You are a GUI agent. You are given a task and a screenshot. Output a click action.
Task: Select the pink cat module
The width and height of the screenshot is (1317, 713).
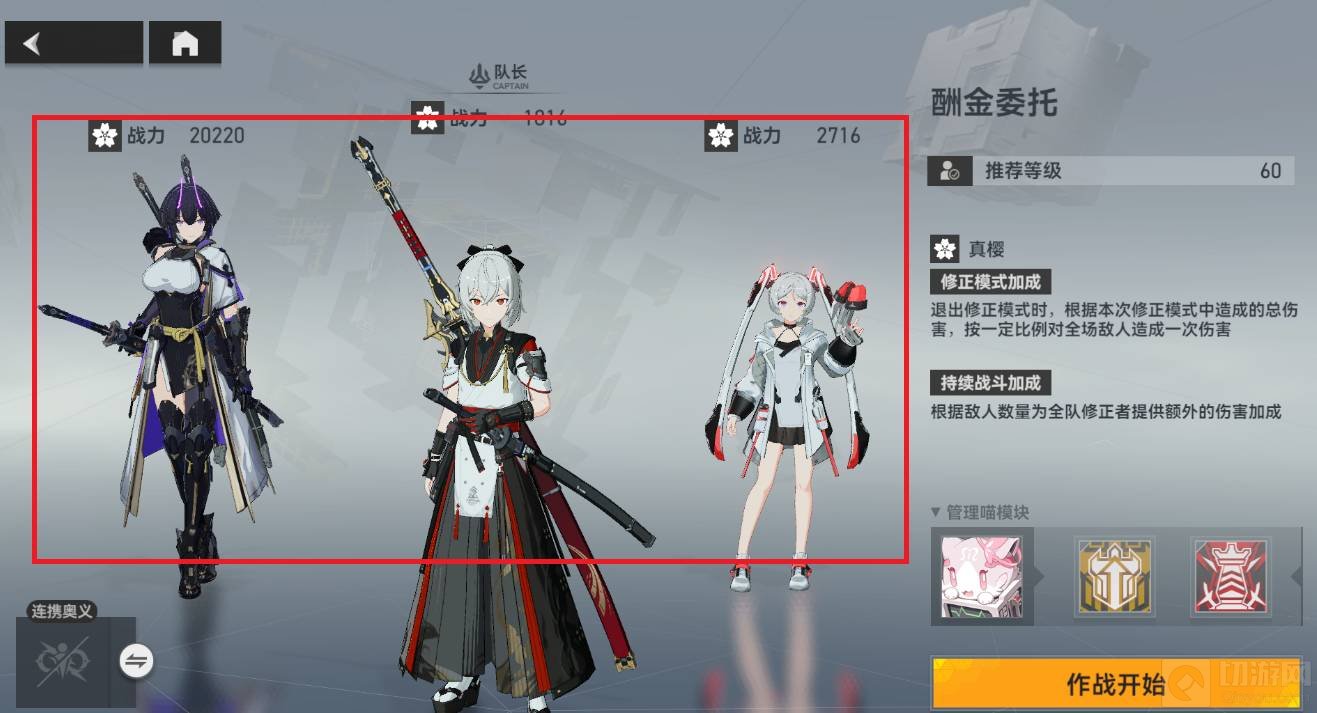click(981, 576)
